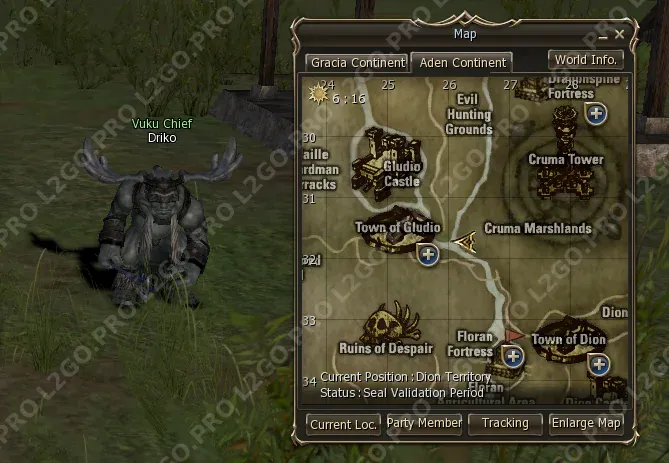Close the Map window
This screenshot has height=463, width=669.
point(619,35)
